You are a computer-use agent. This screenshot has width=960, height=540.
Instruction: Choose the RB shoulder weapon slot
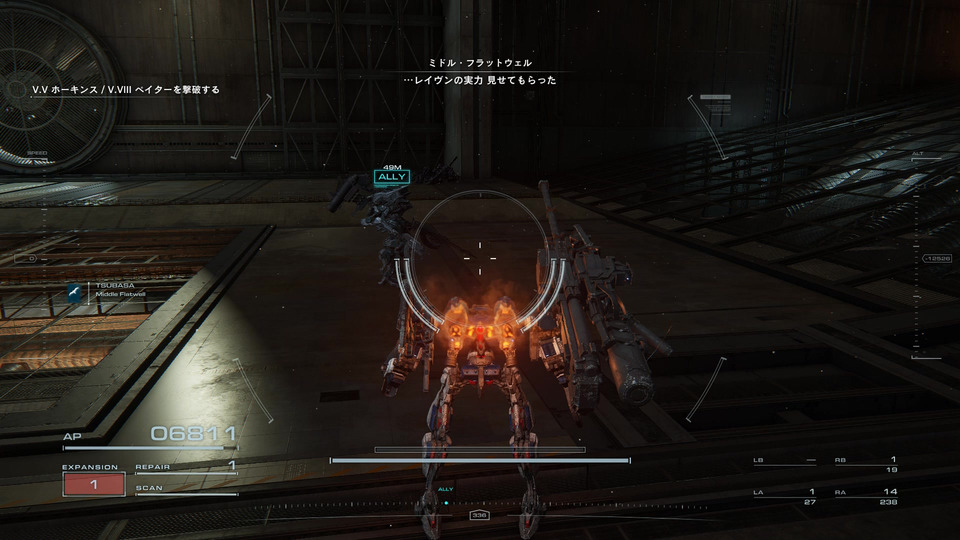tap(865, 464)
